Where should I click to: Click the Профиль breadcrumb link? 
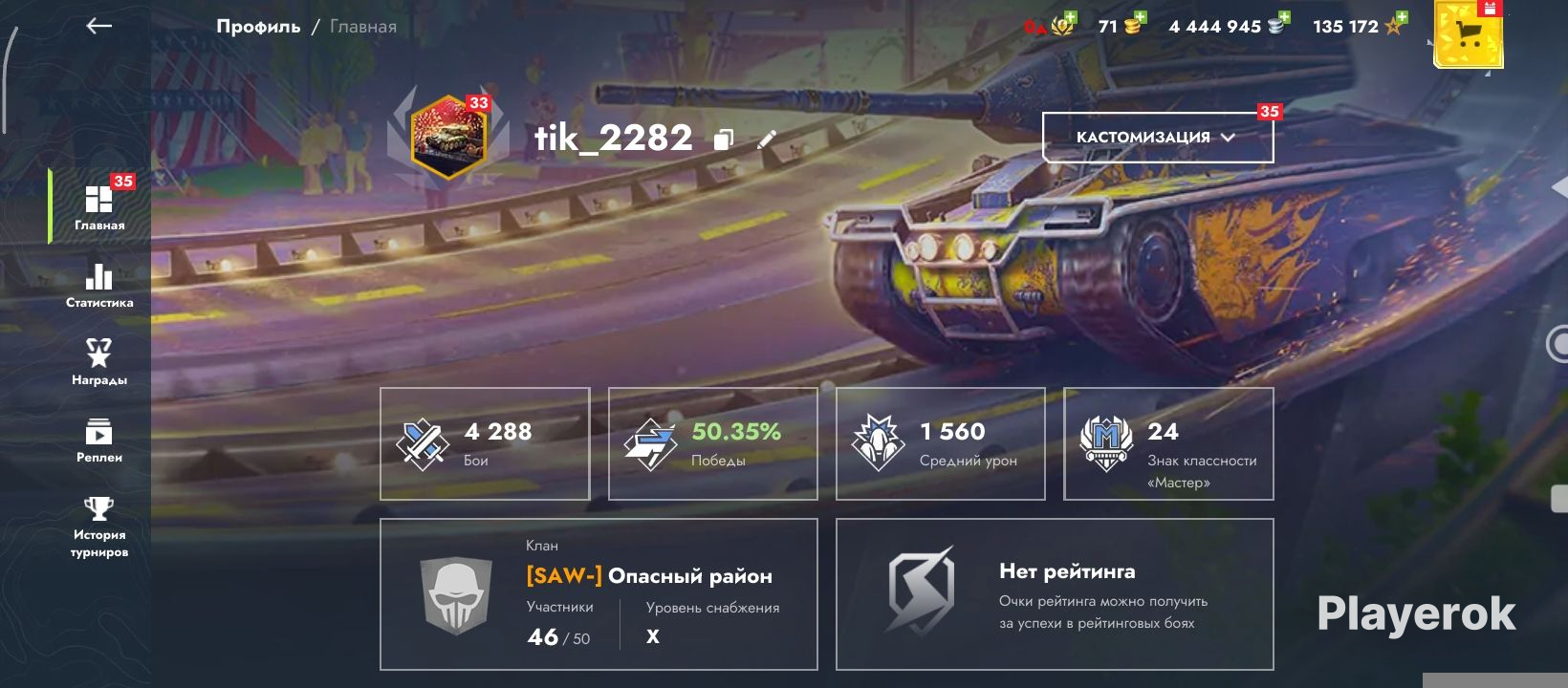coord(258,27)
